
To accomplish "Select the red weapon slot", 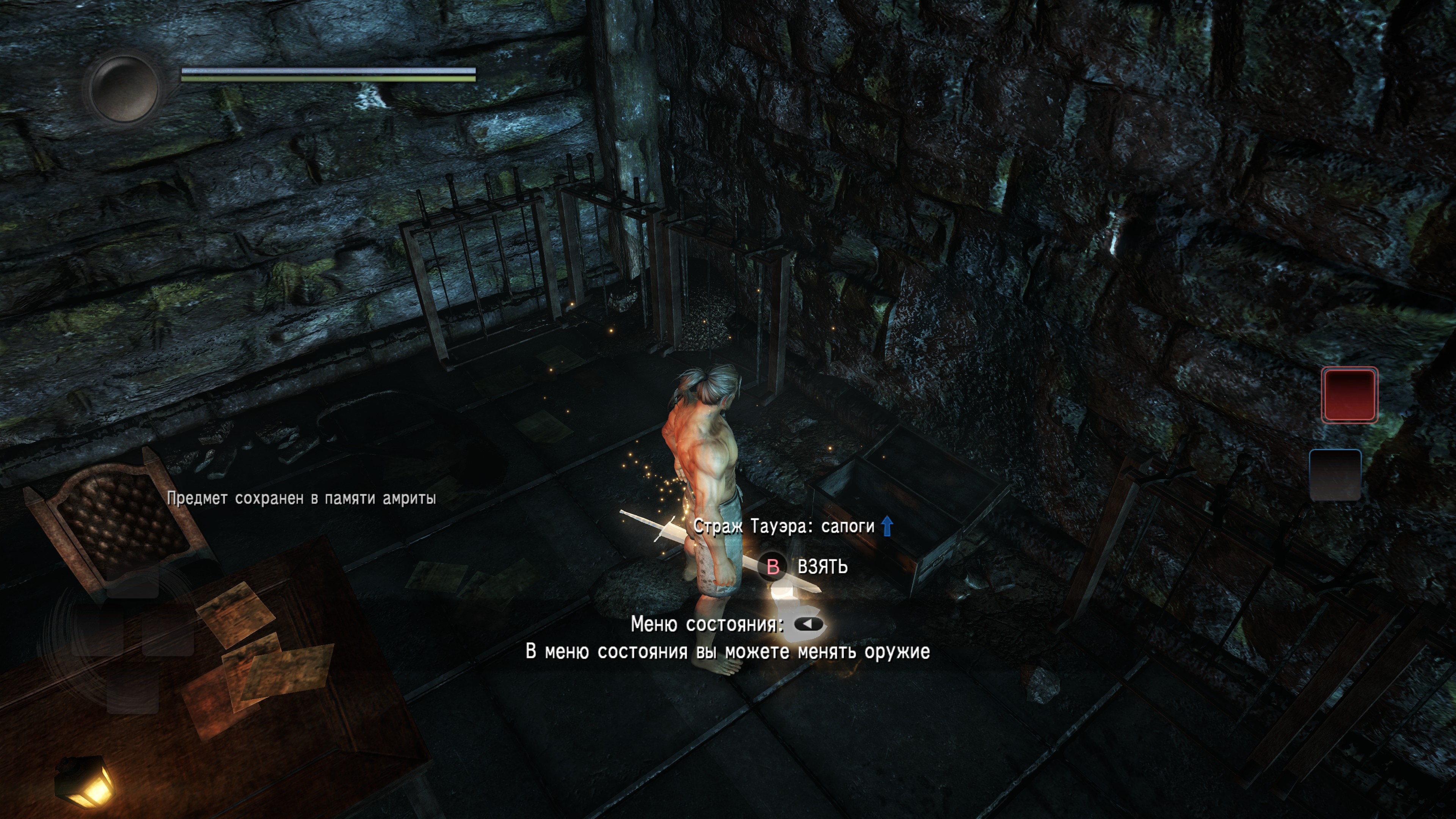I will [x=1349, y=394].
